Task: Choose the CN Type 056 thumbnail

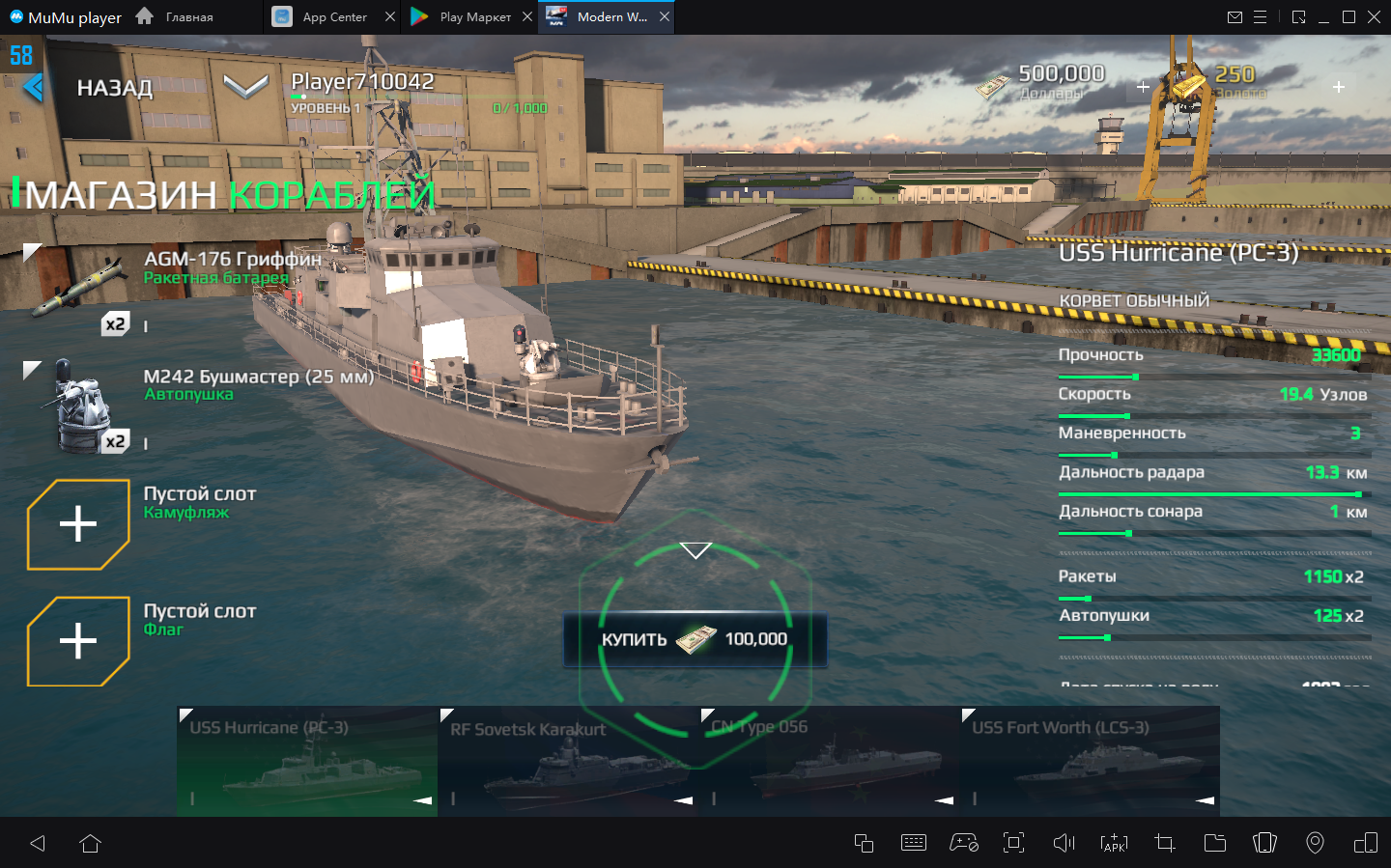Action: tap(829, 763)
